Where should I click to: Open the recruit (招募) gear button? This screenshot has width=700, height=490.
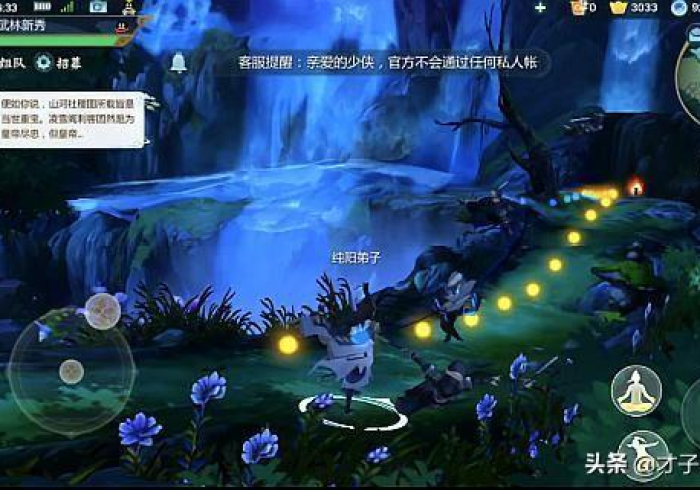(58, 62)
